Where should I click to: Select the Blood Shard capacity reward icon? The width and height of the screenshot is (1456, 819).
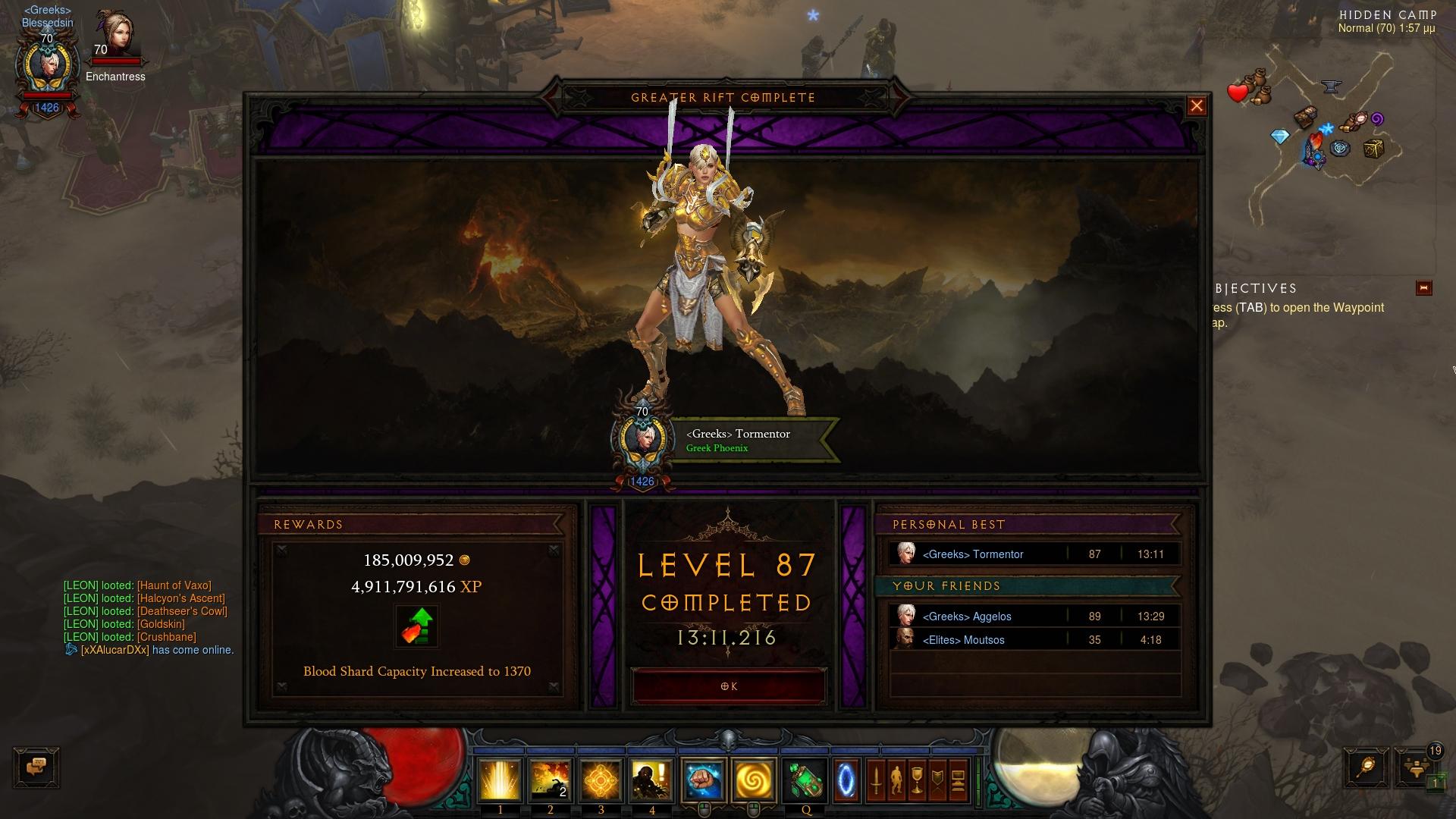click(416, 626)
